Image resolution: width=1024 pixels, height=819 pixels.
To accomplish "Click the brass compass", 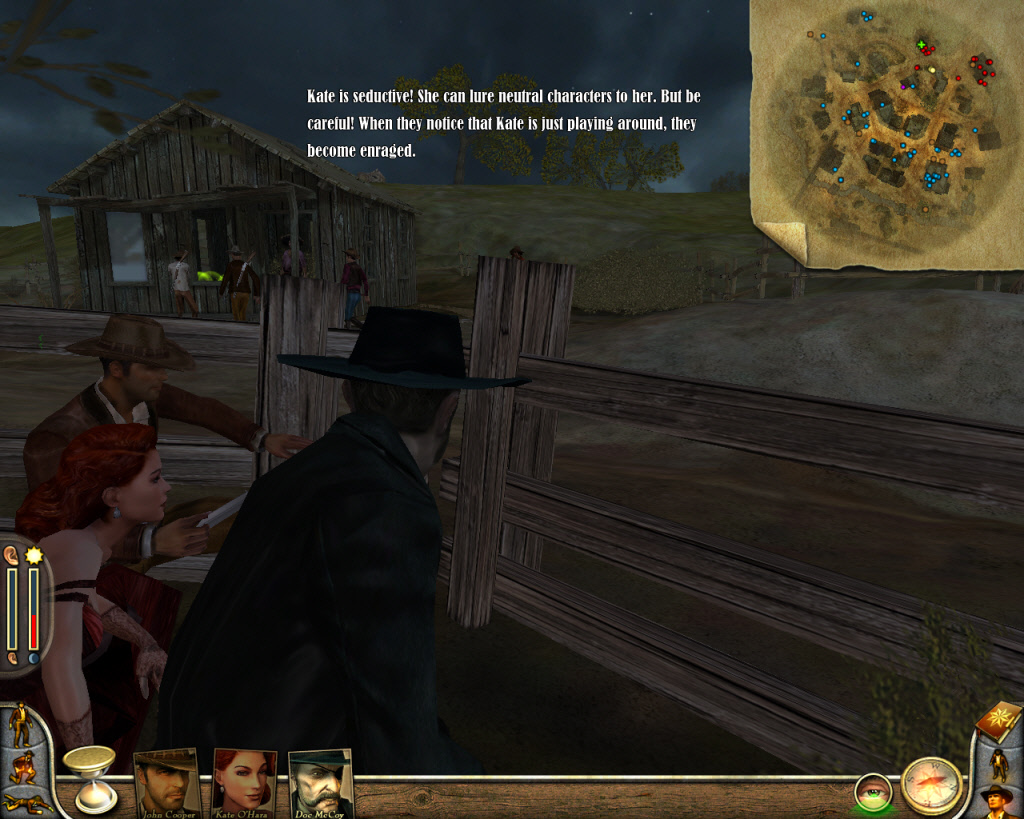I will [931, 785].
